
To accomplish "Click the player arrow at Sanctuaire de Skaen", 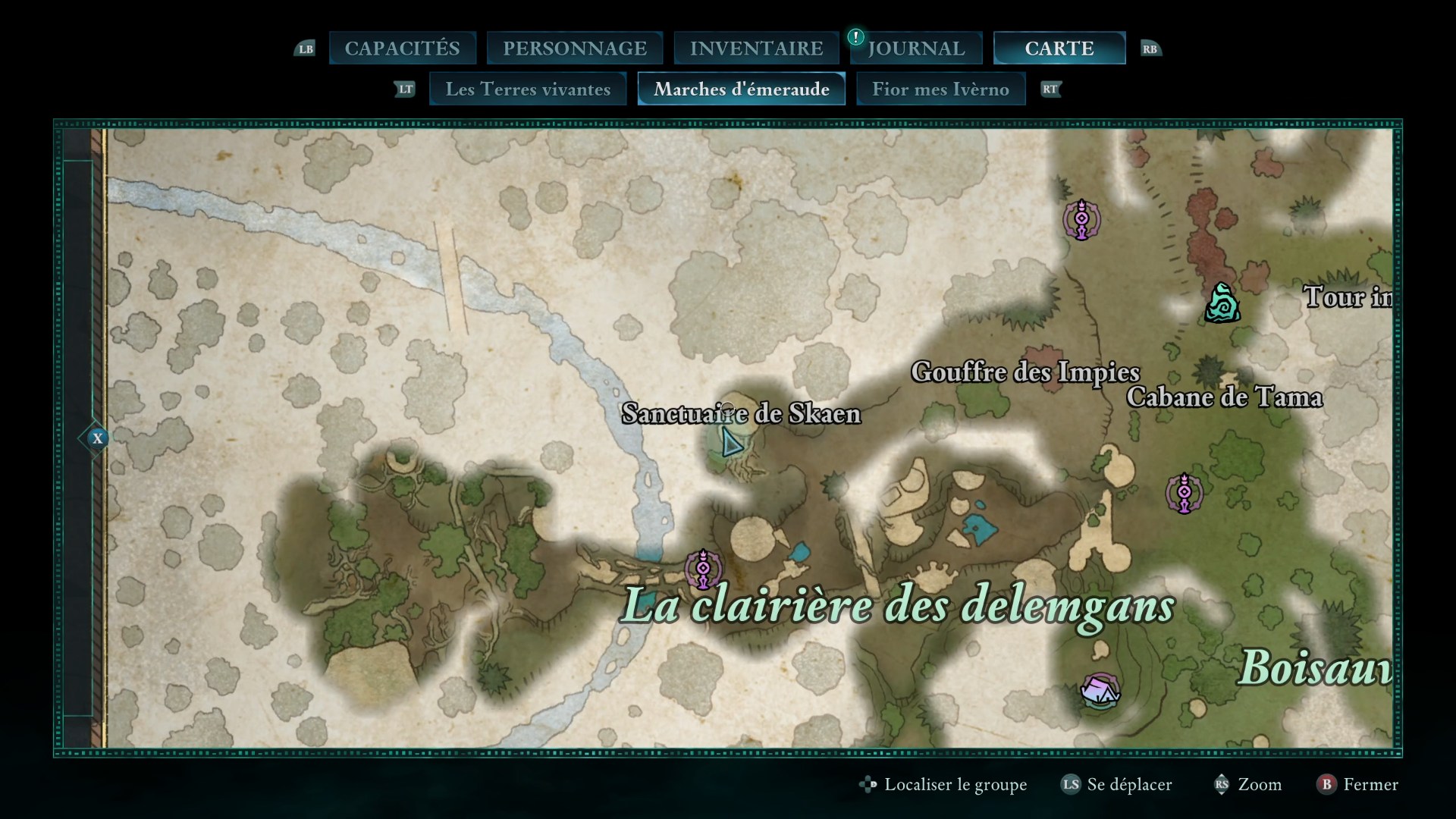I will click(x=730, y=440).
